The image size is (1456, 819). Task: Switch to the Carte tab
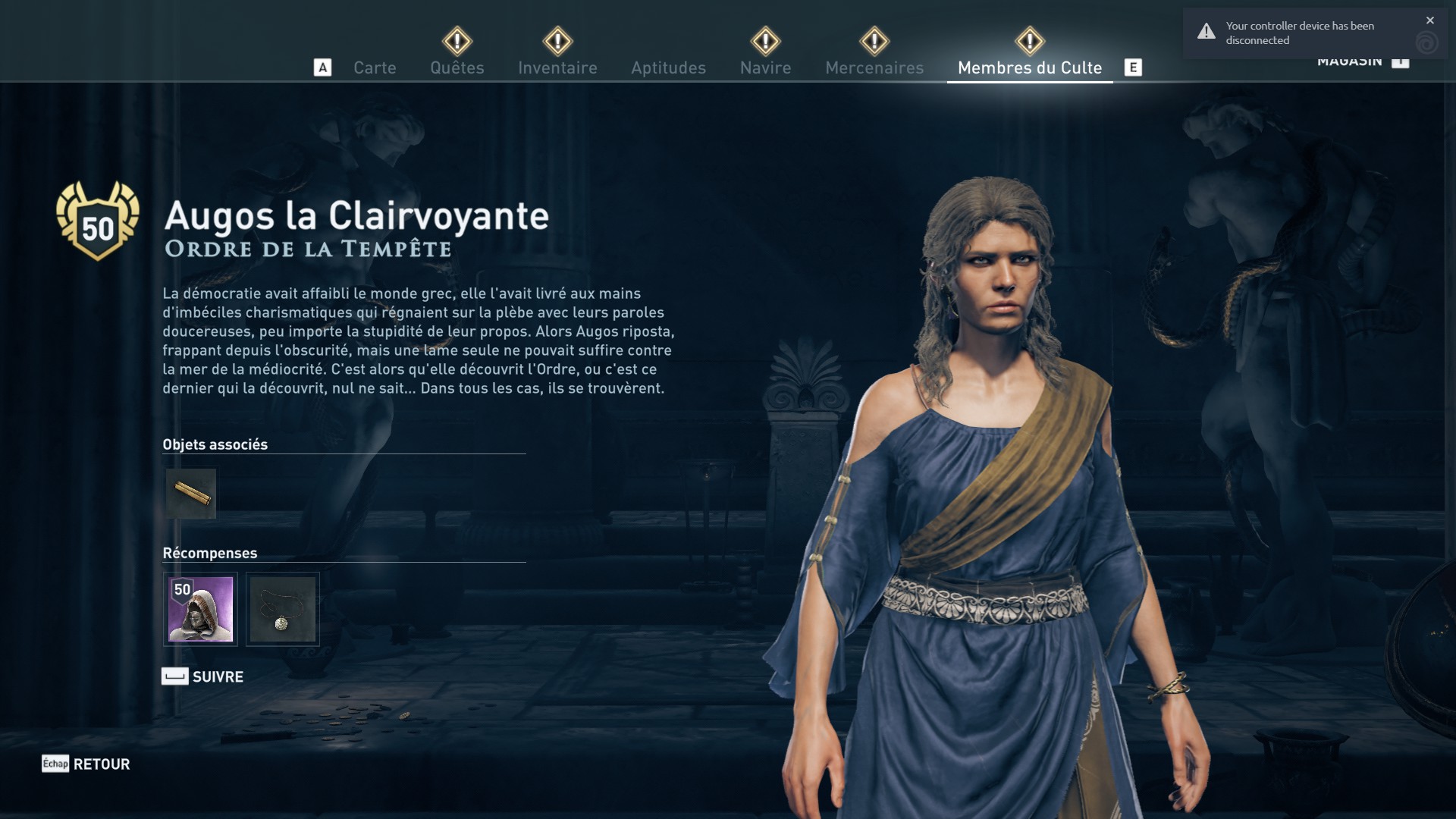pos(375,67)
